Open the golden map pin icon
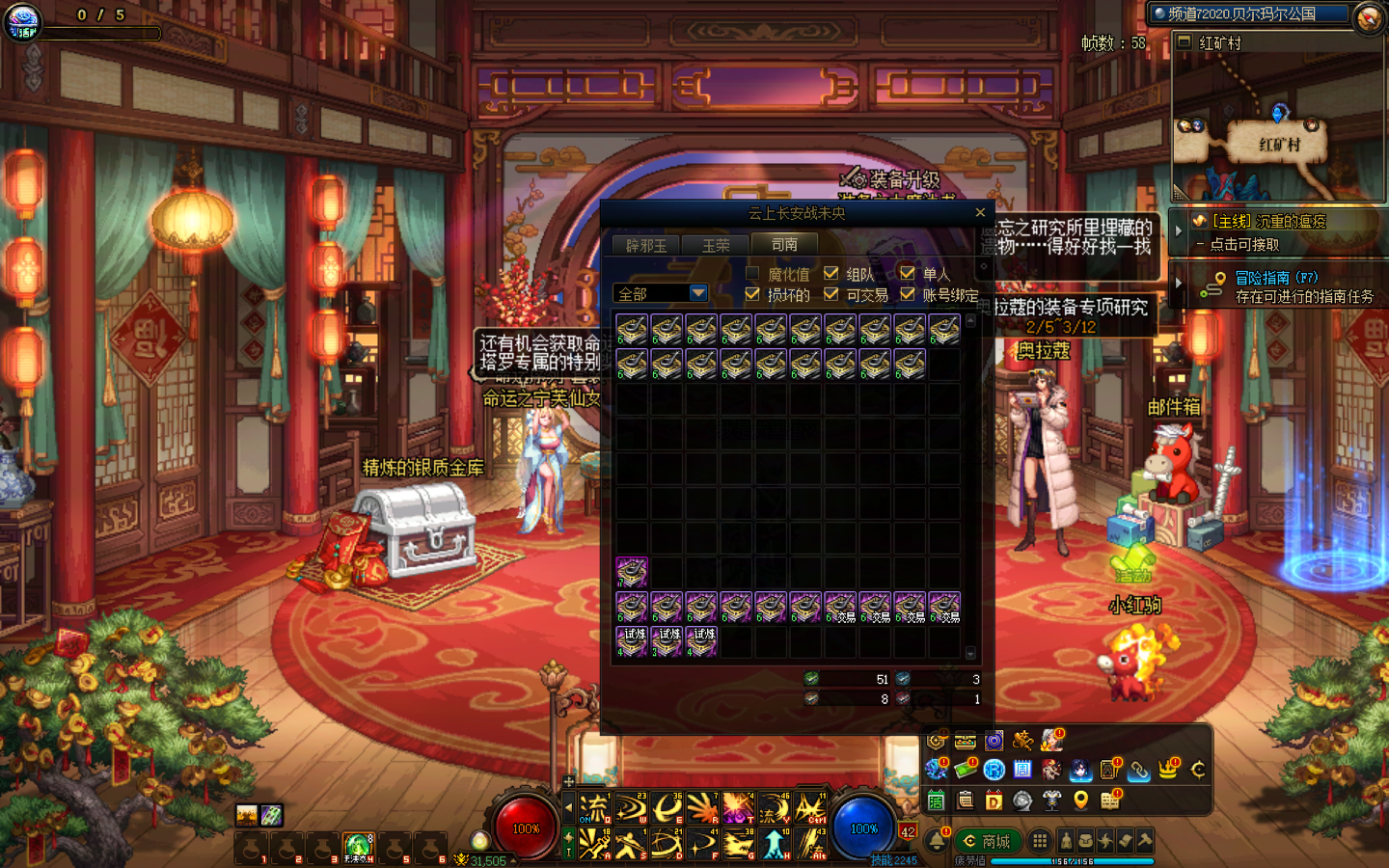 point(1081,800)
